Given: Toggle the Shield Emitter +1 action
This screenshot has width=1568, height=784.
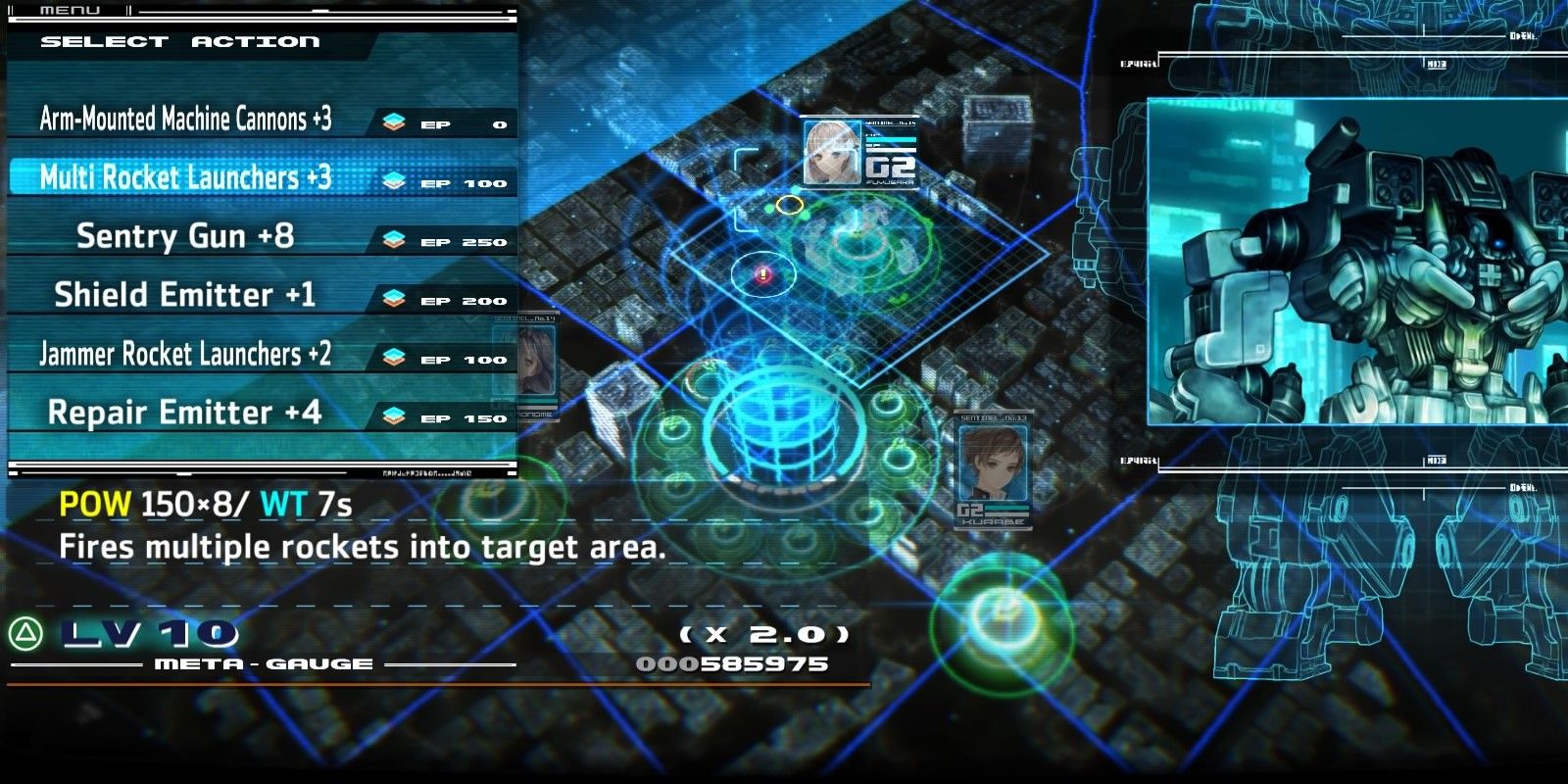Looking at the screenshot, I should click(x=186, y=296).
